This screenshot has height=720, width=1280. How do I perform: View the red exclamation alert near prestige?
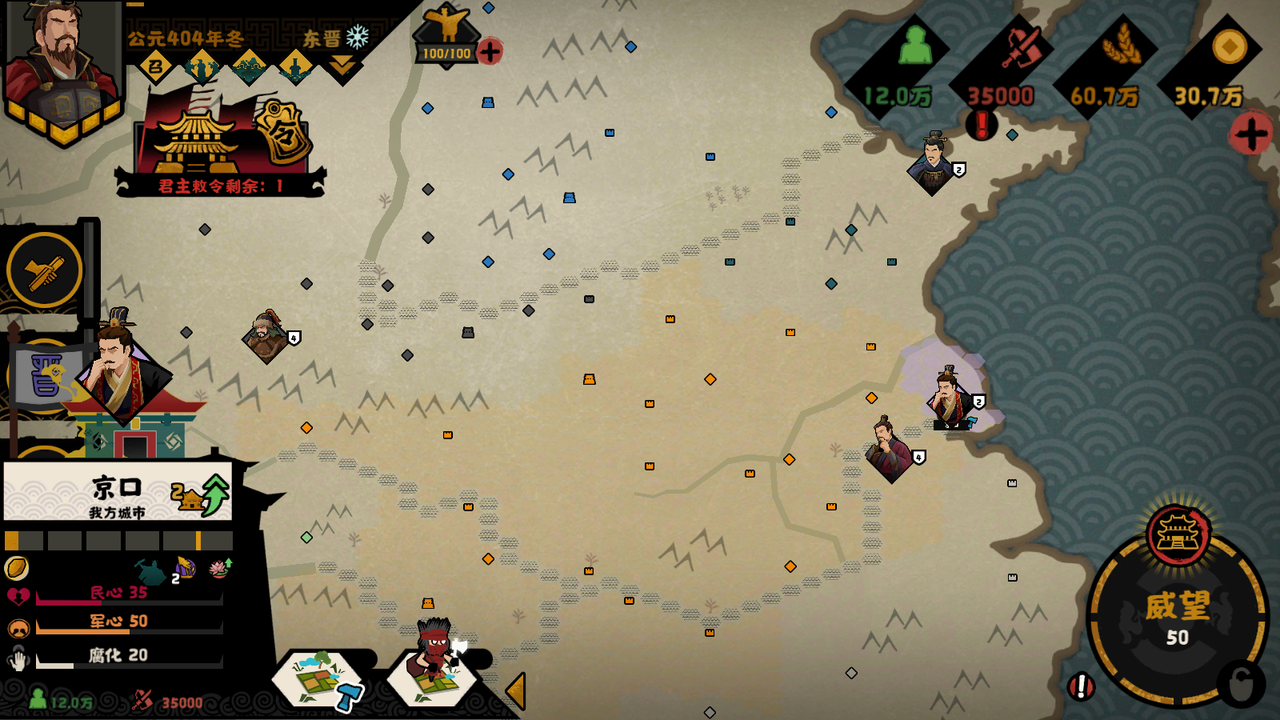click(x=1080, y=686)
